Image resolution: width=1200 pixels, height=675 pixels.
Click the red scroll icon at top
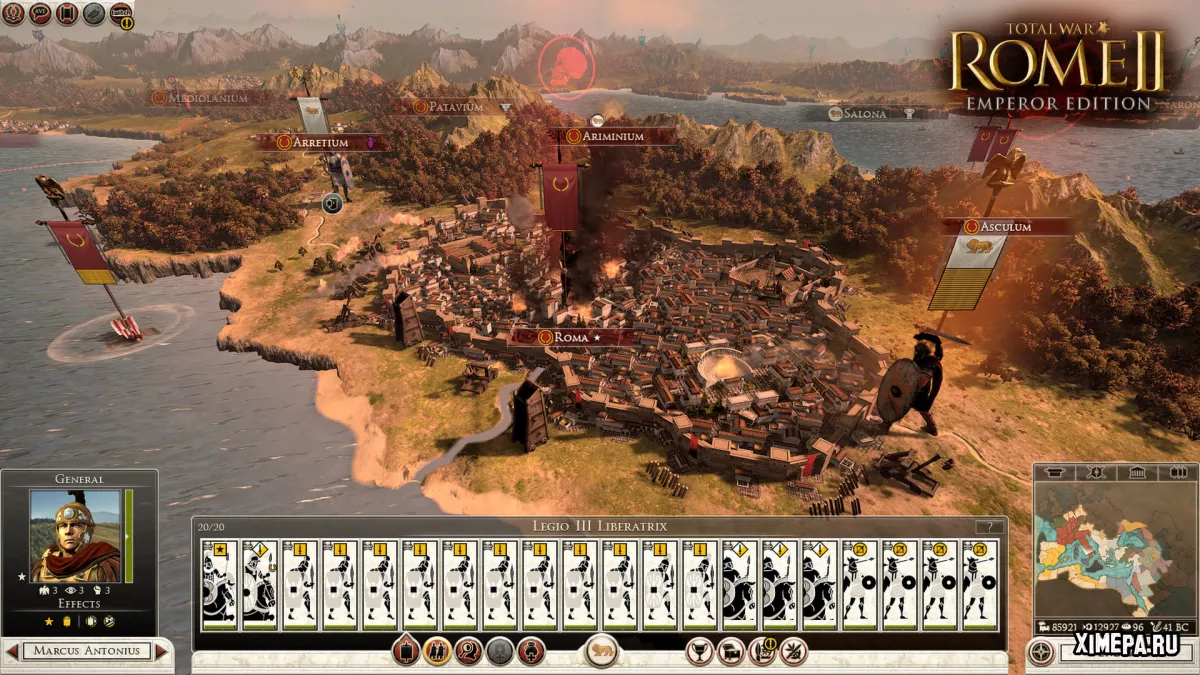(x=67, y=14)
